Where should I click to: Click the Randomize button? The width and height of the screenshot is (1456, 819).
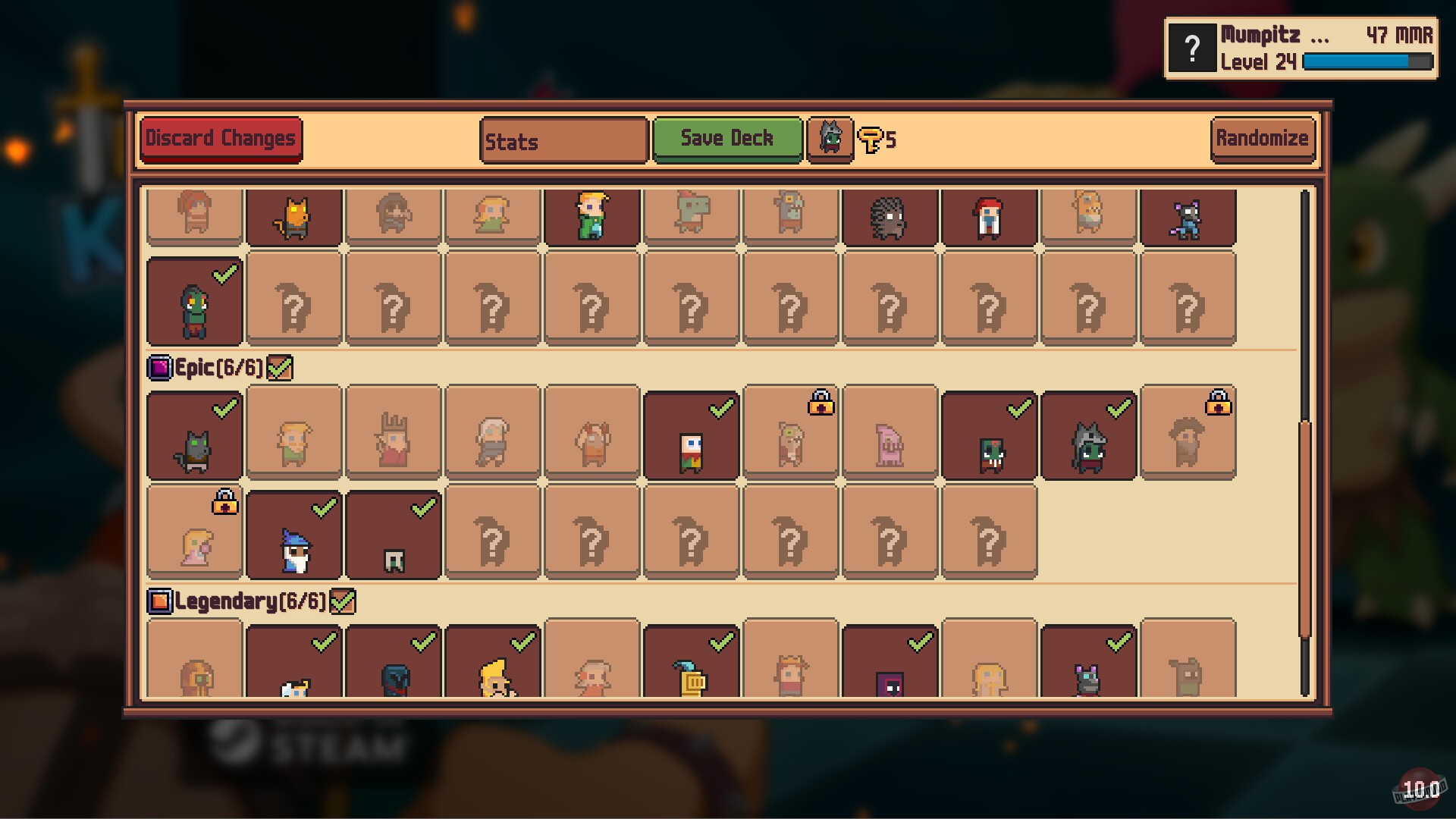[1262, 138]
